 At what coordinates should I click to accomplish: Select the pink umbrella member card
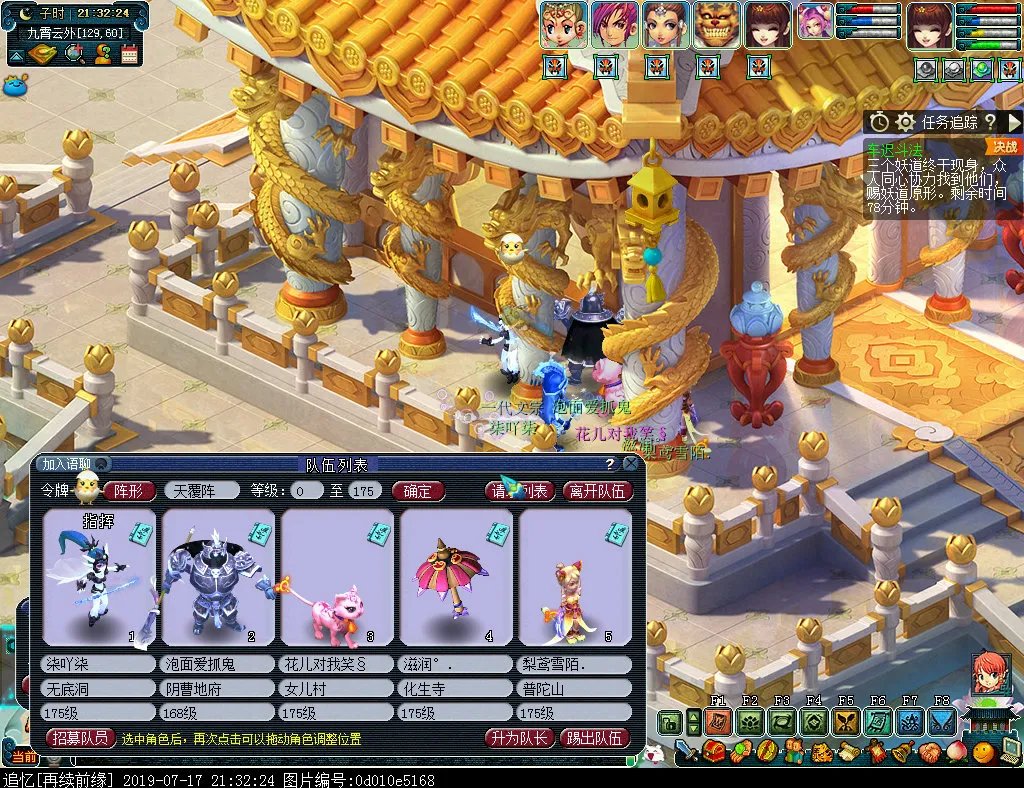point(456,577)
